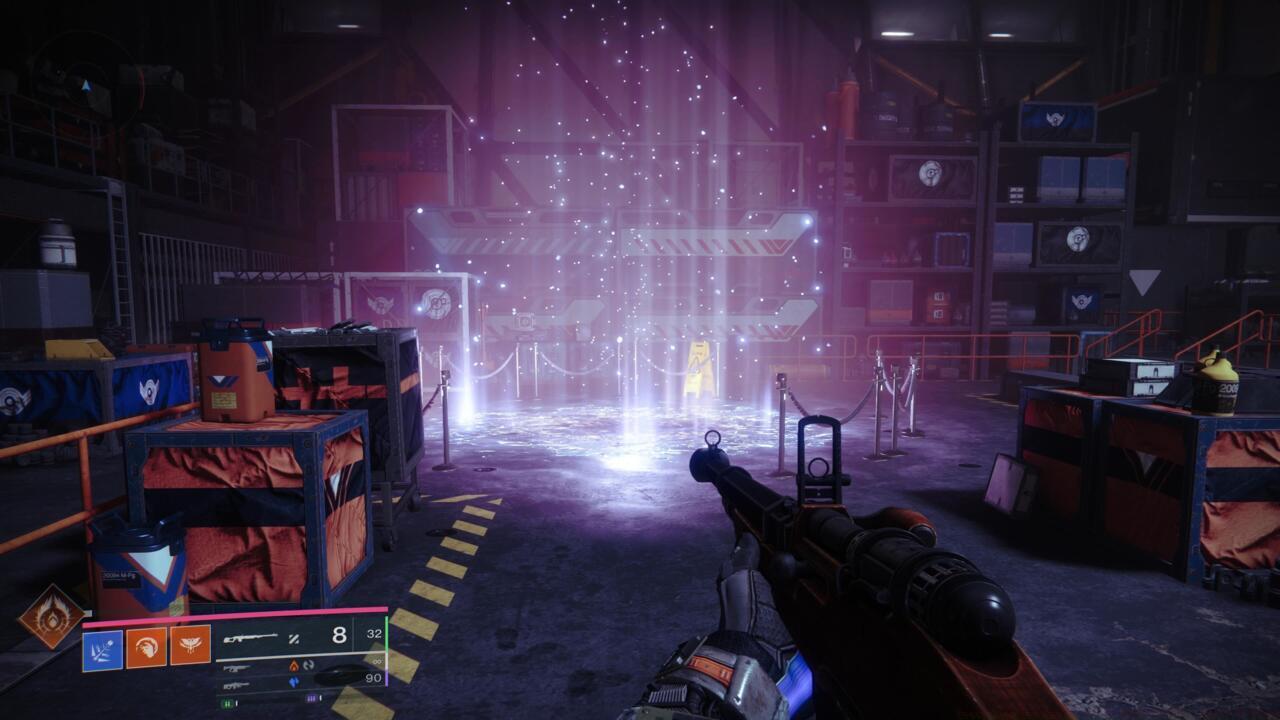The image size is (1280, 720).
Task: Click the Solar flame element icon
Action: point(294,664)
